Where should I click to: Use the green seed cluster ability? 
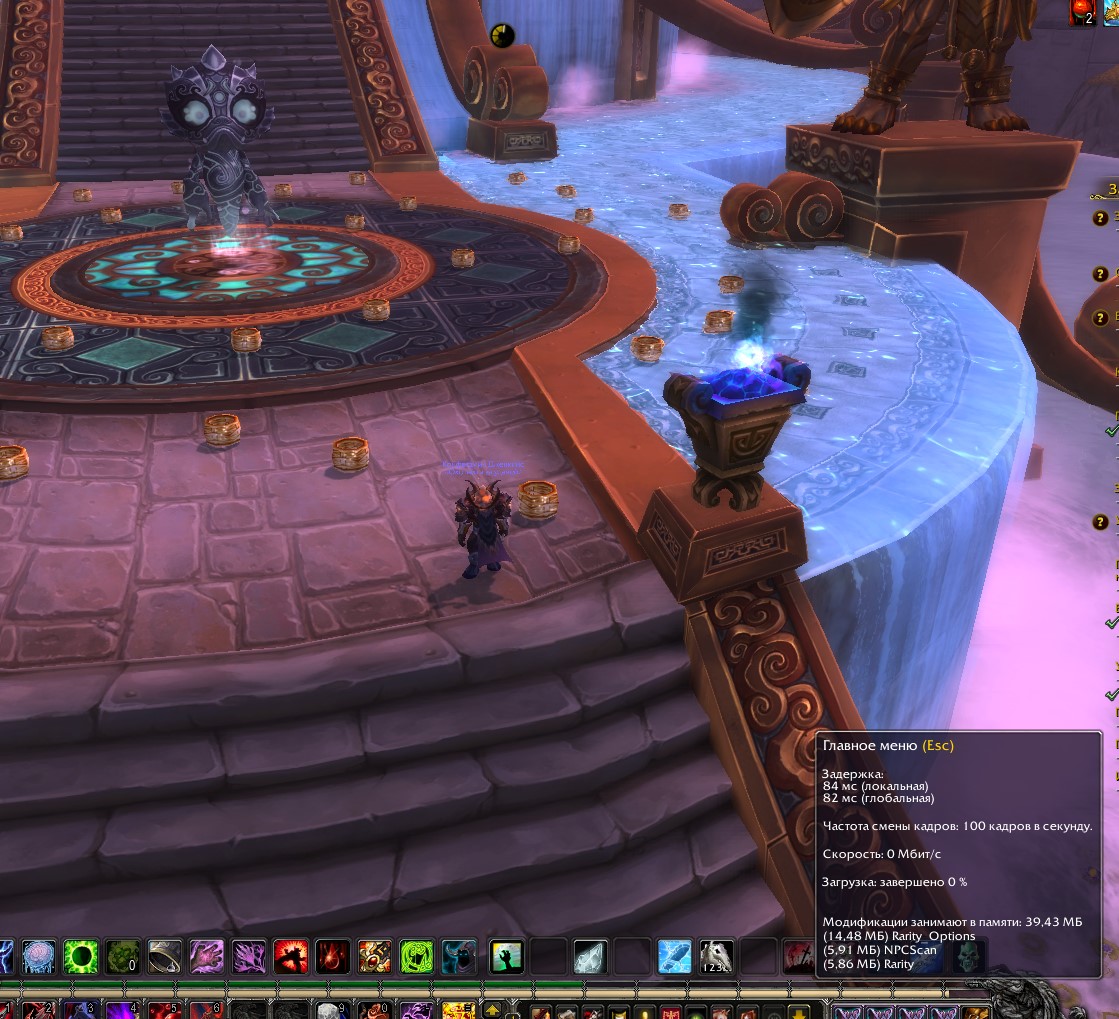(x=123, y=957)
